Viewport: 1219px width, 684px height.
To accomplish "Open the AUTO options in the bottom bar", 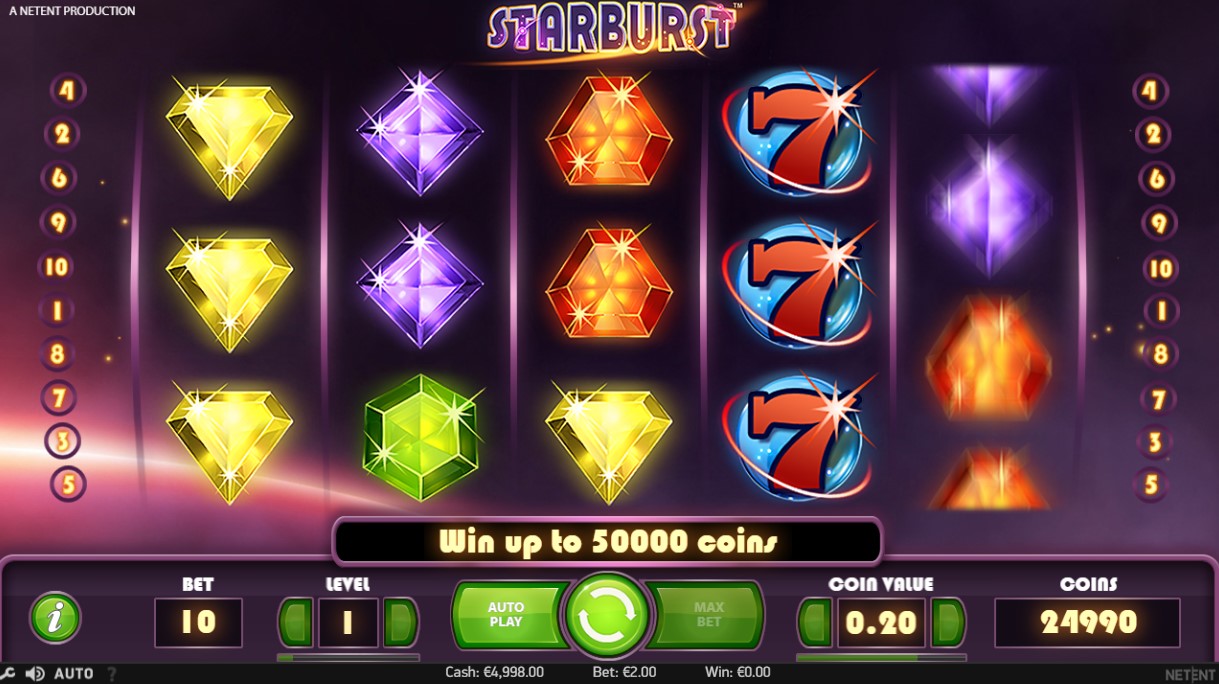I will coord(74,673).
